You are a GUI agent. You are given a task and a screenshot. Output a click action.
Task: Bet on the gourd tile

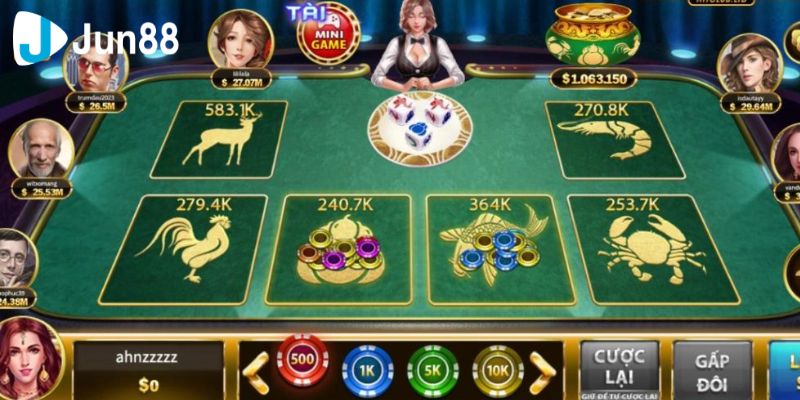[x=341, y=247]
